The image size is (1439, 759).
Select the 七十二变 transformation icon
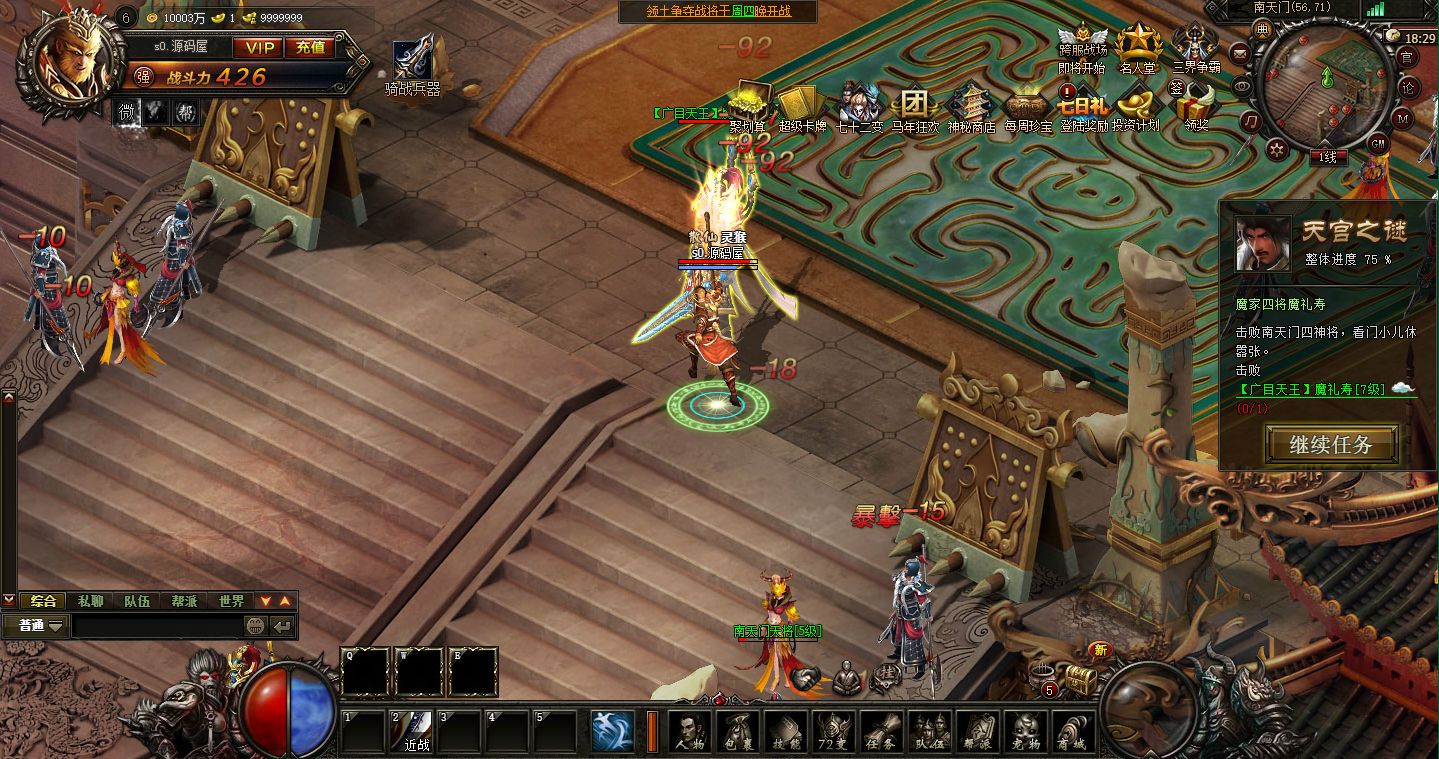(854, 105)
